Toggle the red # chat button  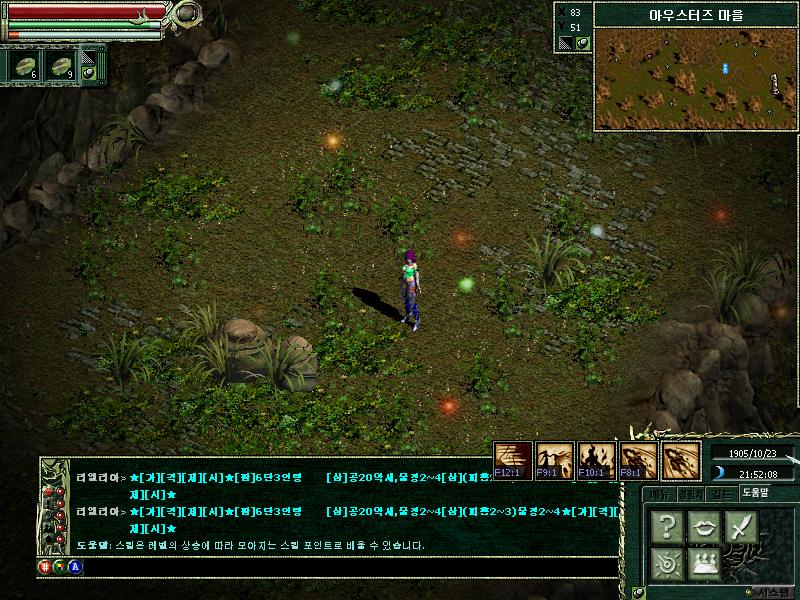(45, 566)
